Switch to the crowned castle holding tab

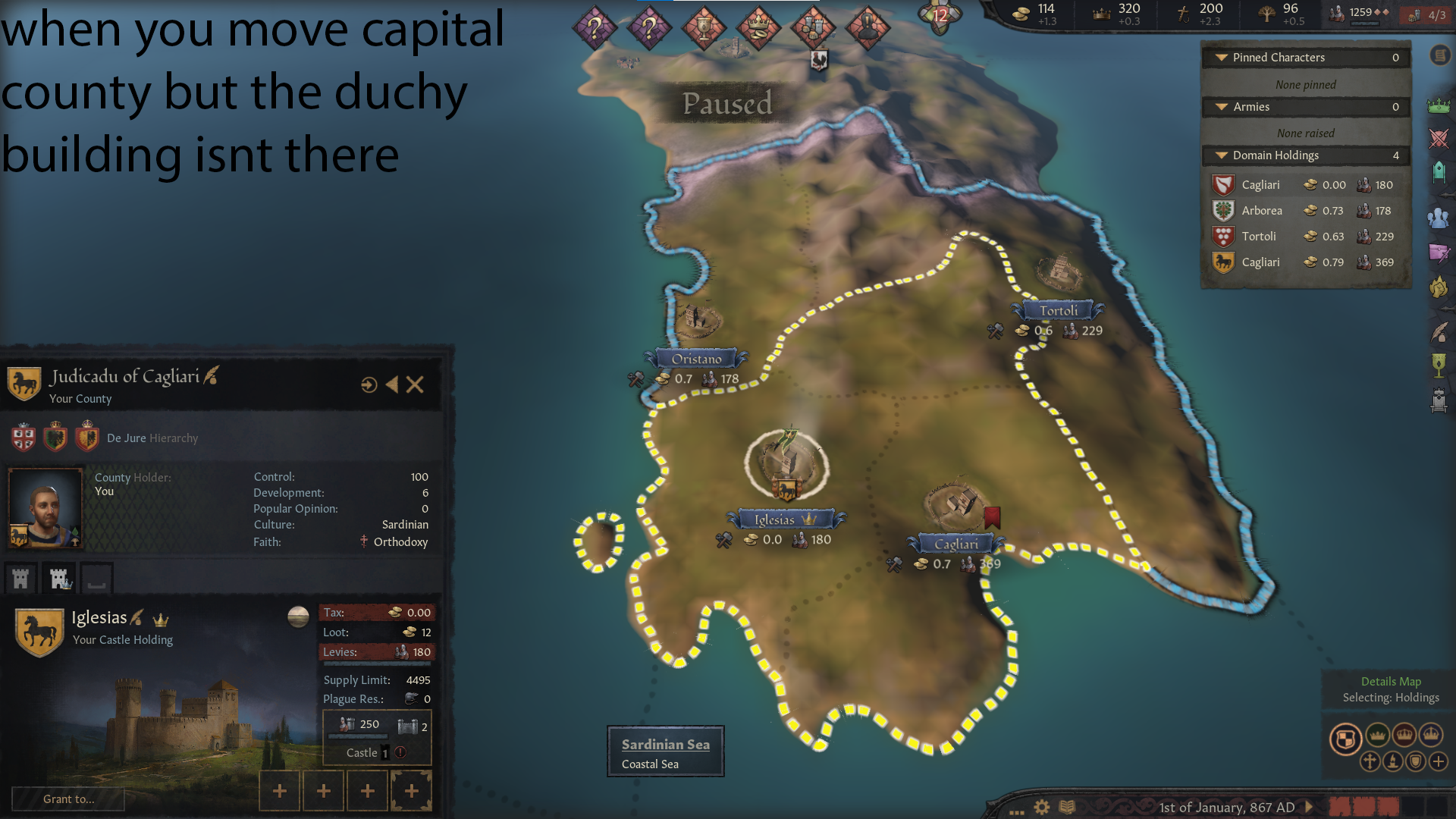click(58, 578)
